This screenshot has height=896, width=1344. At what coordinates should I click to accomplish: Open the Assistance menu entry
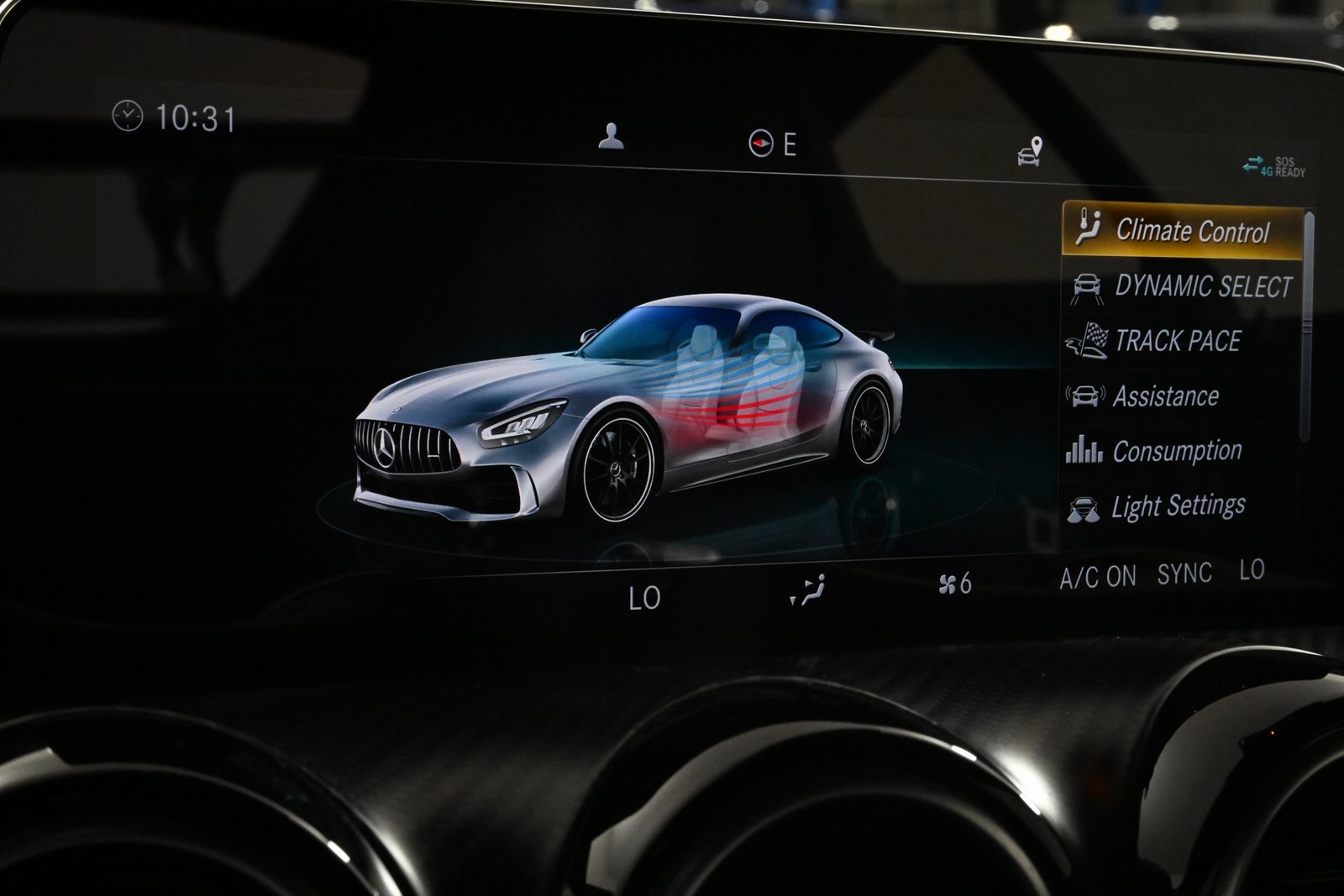tap(1169, 395)
